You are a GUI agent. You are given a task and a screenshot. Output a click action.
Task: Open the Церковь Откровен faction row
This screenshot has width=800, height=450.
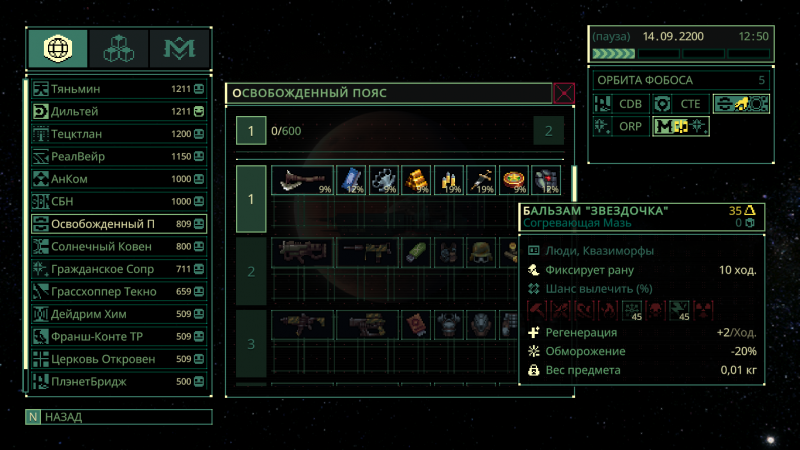tap(110, 359)
